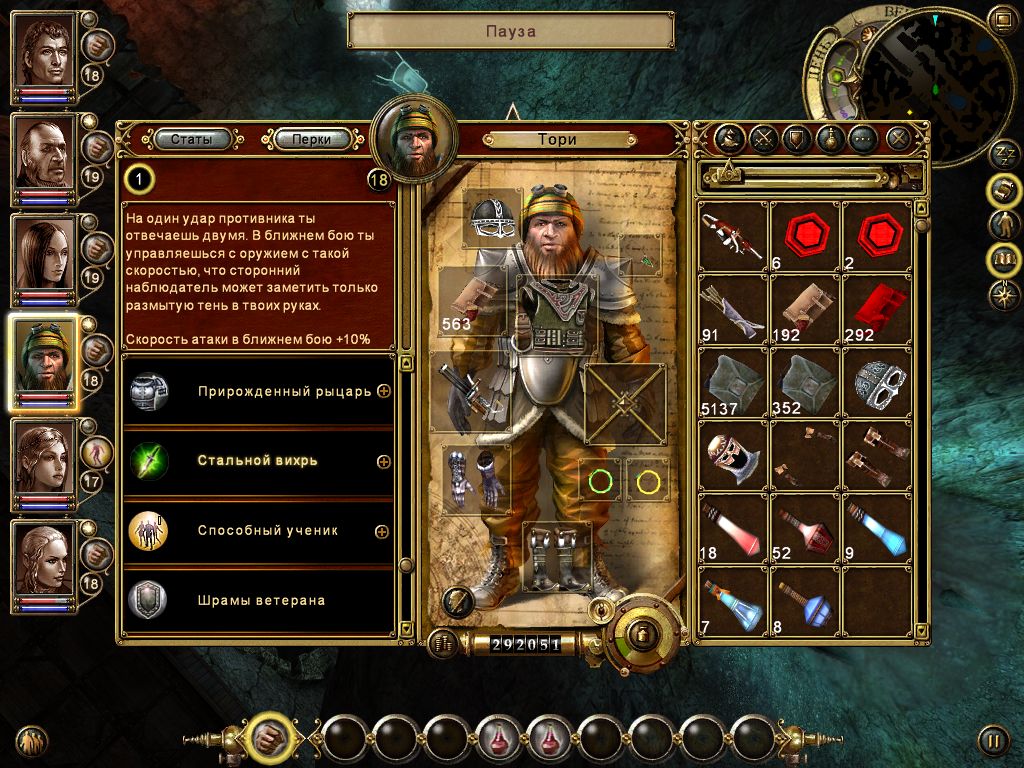Open the Перки tab
Viewport: 1024px width, 768px height.
click(x=312, y=140)
